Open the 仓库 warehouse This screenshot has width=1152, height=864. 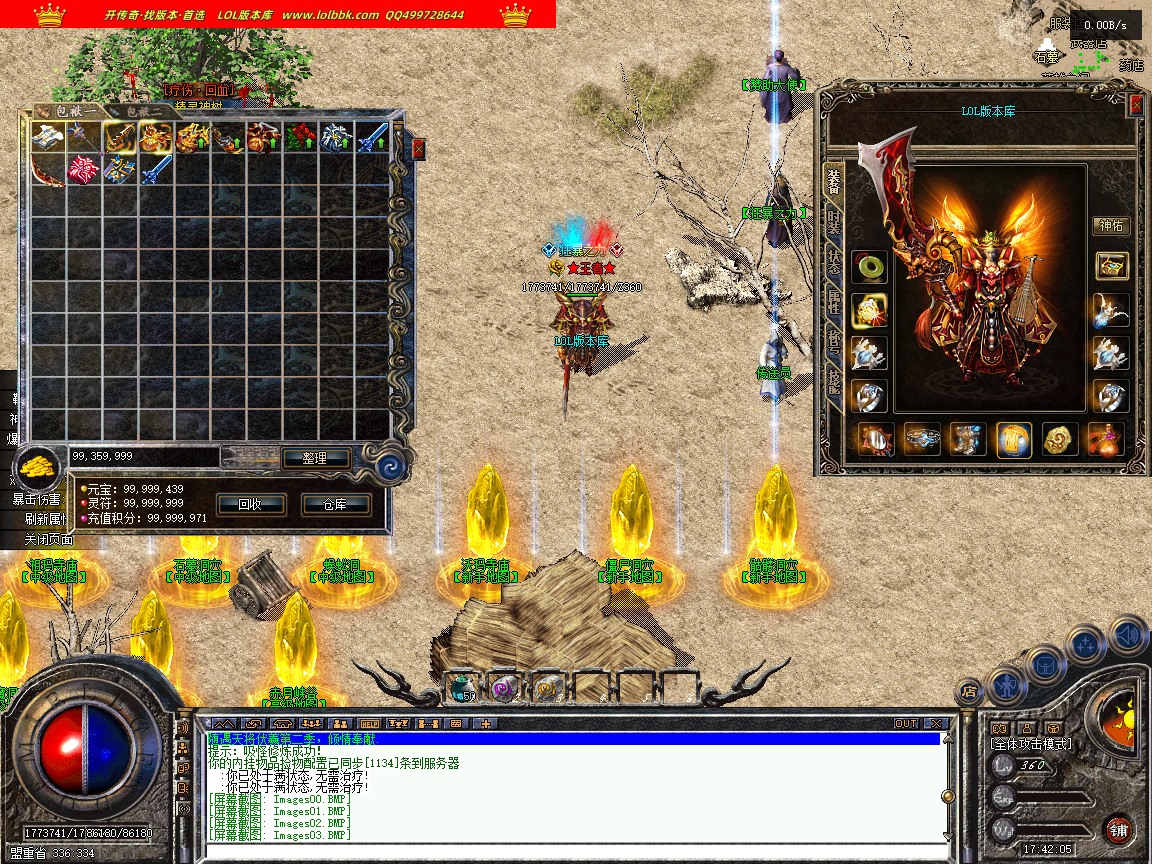tap(335, 504)
